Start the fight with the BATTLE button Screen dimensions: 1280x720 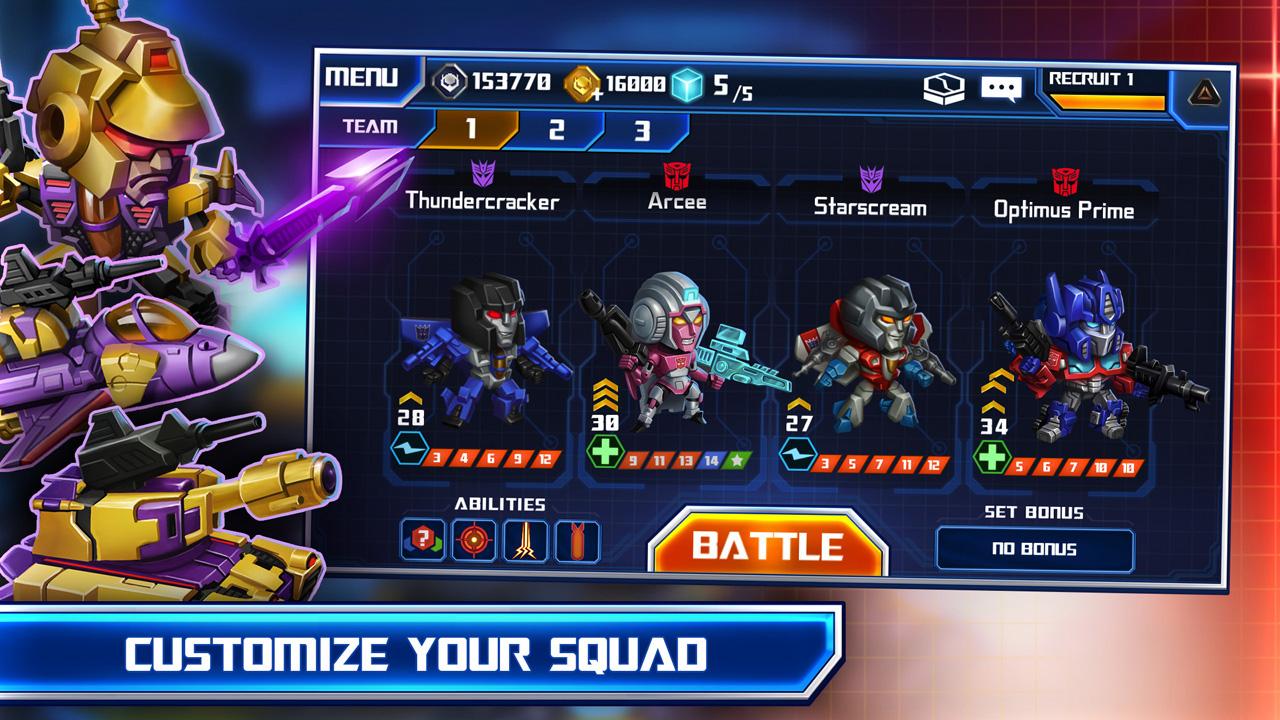pos(768,545)
